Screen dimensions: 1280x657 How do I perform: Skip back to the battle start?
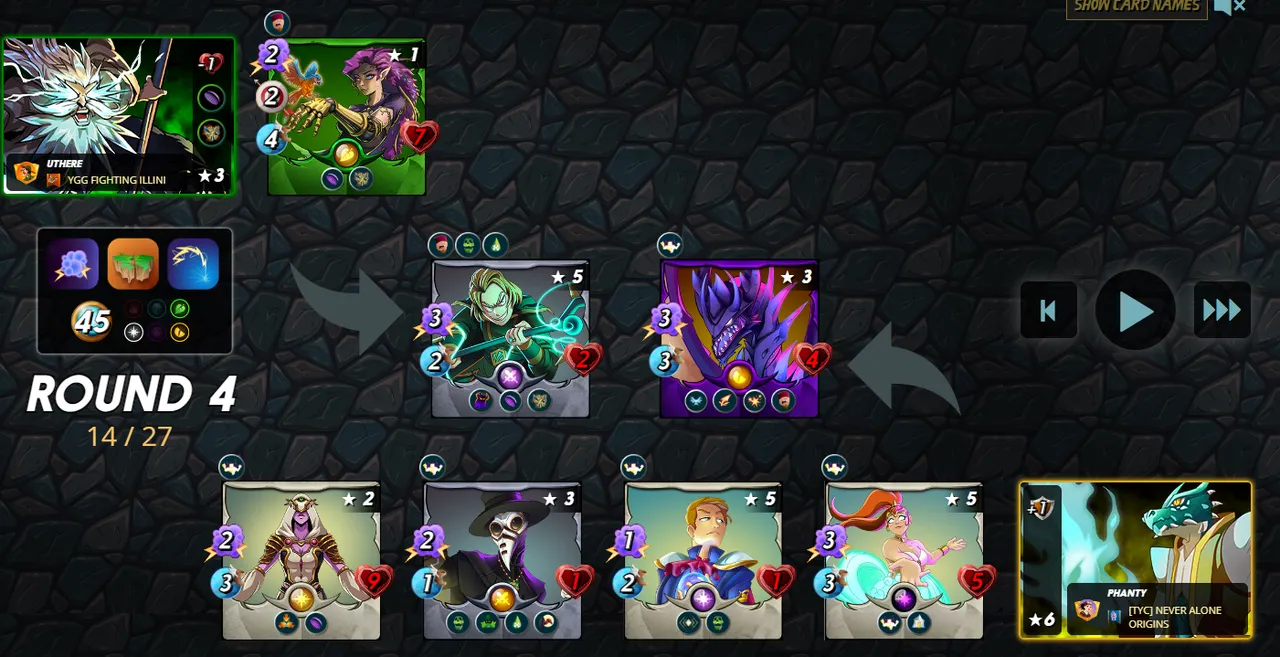(x=1048, y=311)
